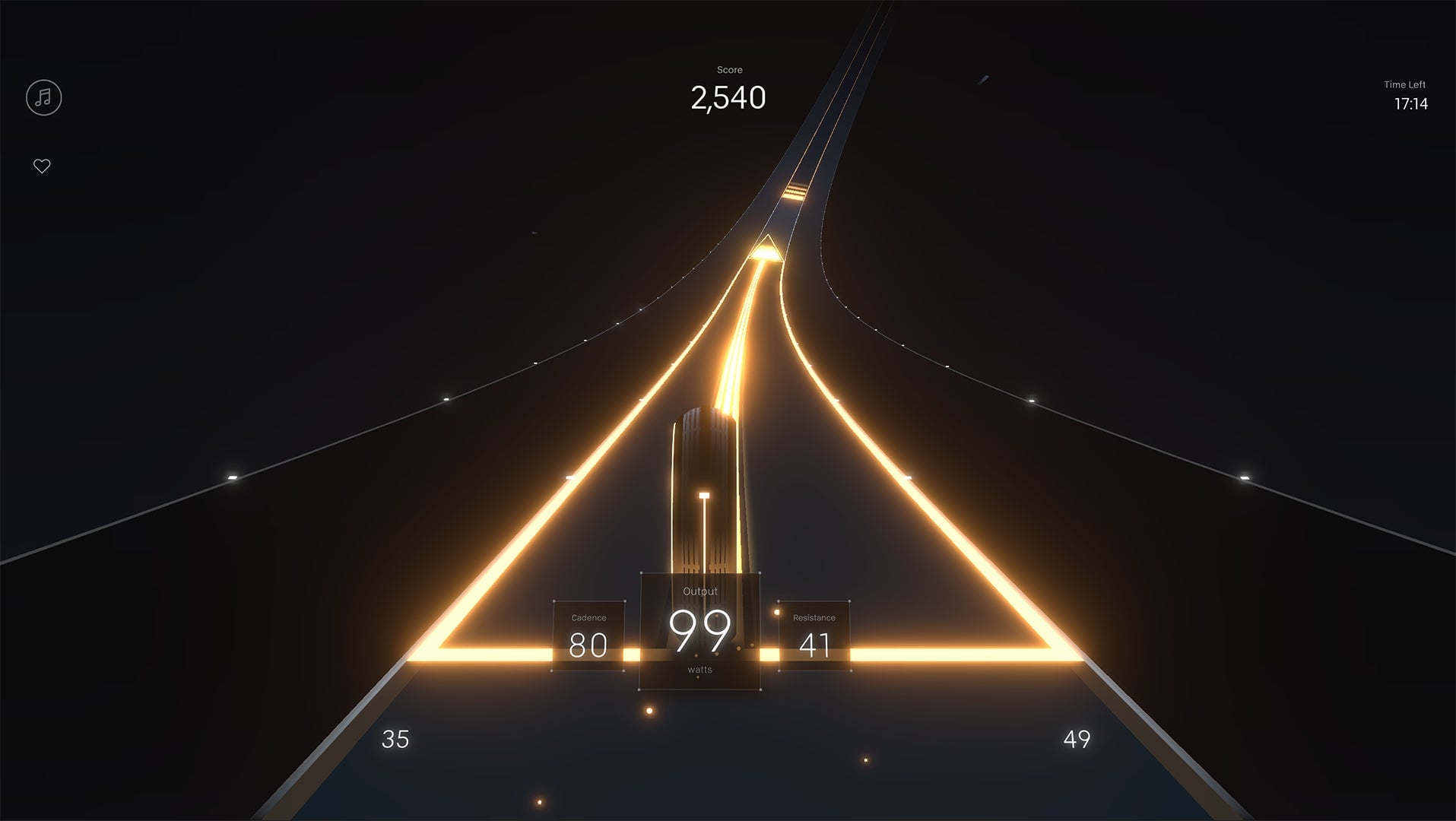Click the Cadence value showing 80
The image size is (1456, 821).
click(x=588, y=645)
